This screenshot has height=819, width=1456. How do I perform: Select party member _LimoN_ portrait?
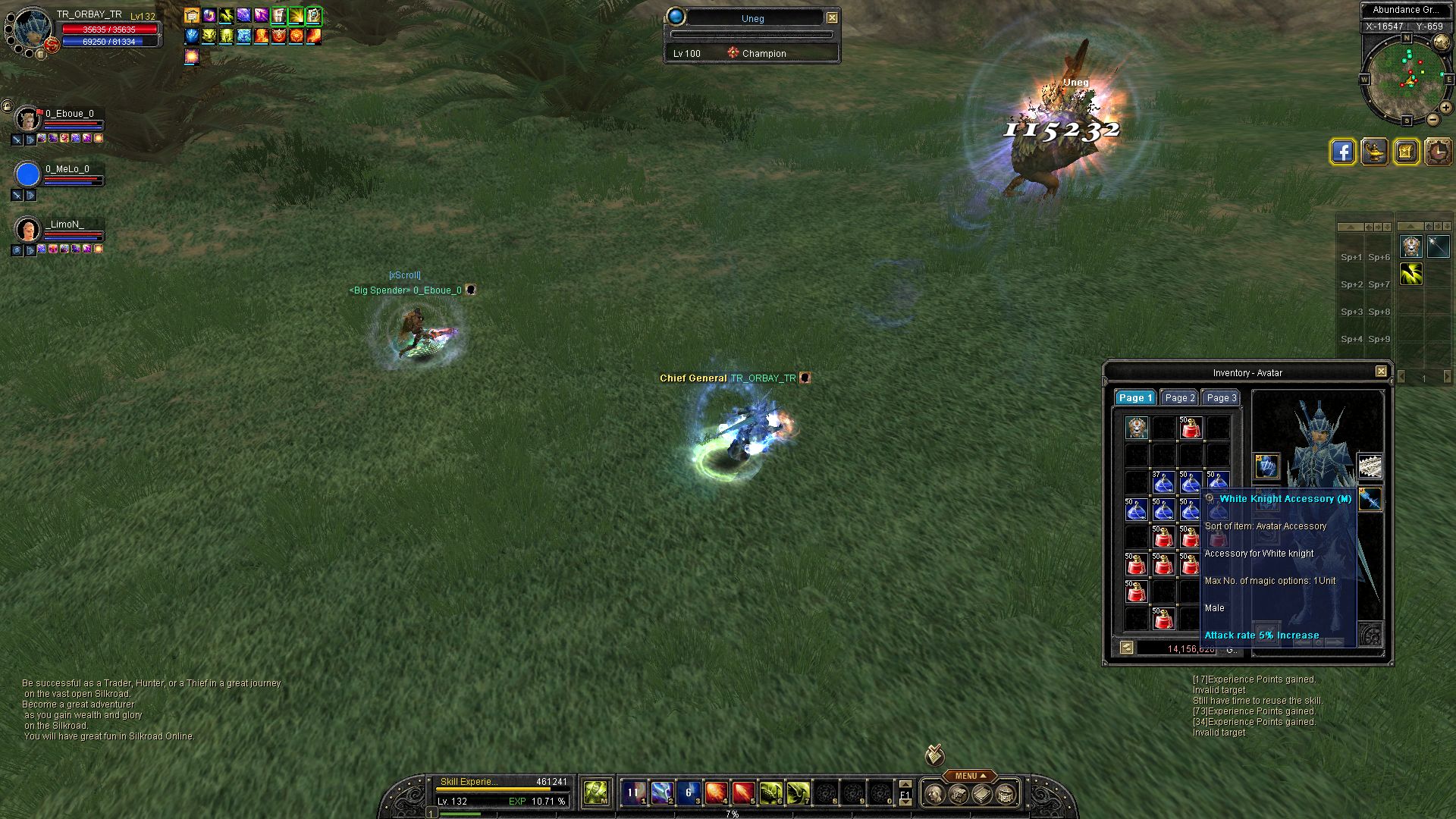click(28, 229)
